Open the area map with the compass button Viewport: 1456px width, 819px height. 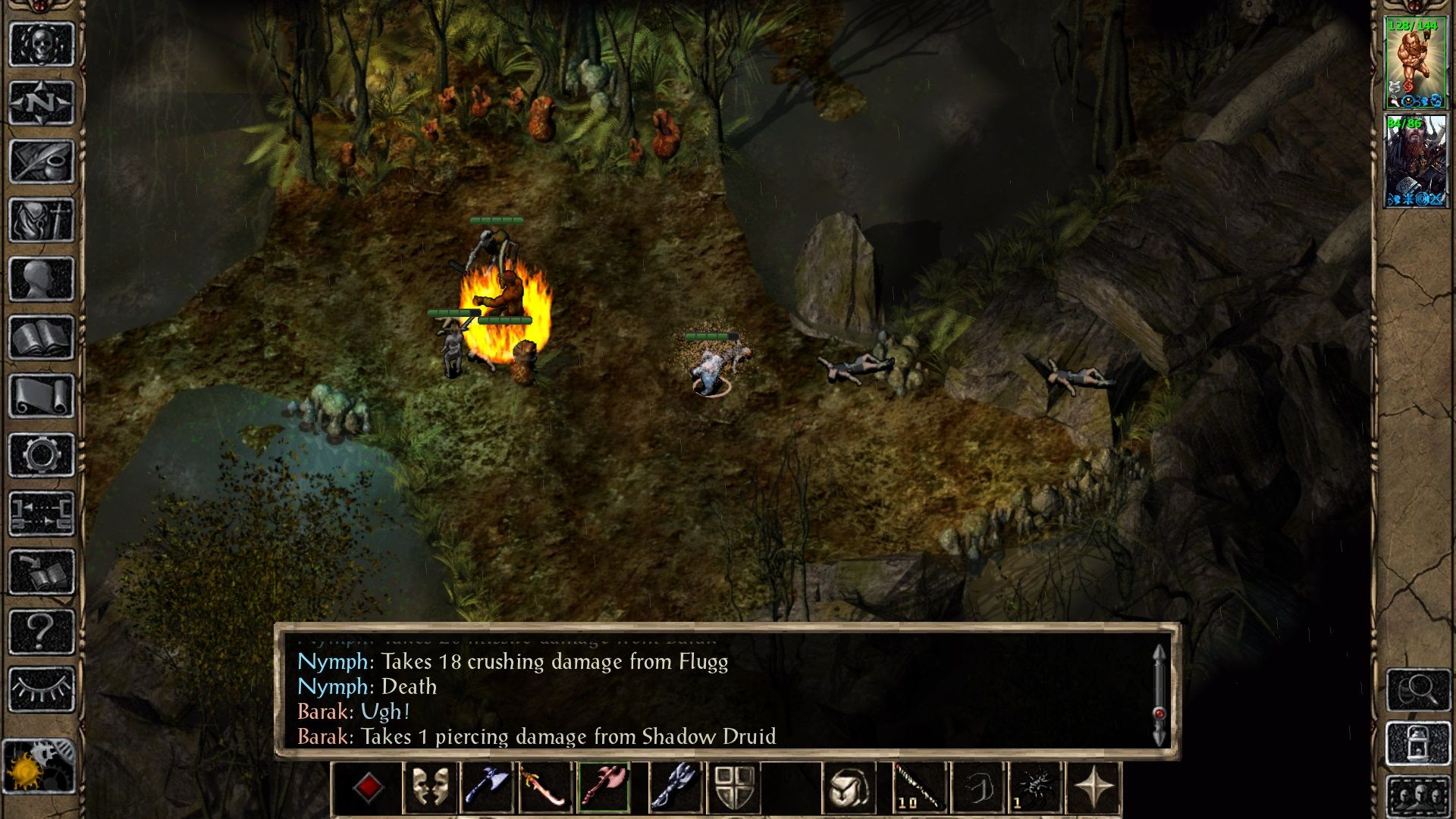point(42,102)
